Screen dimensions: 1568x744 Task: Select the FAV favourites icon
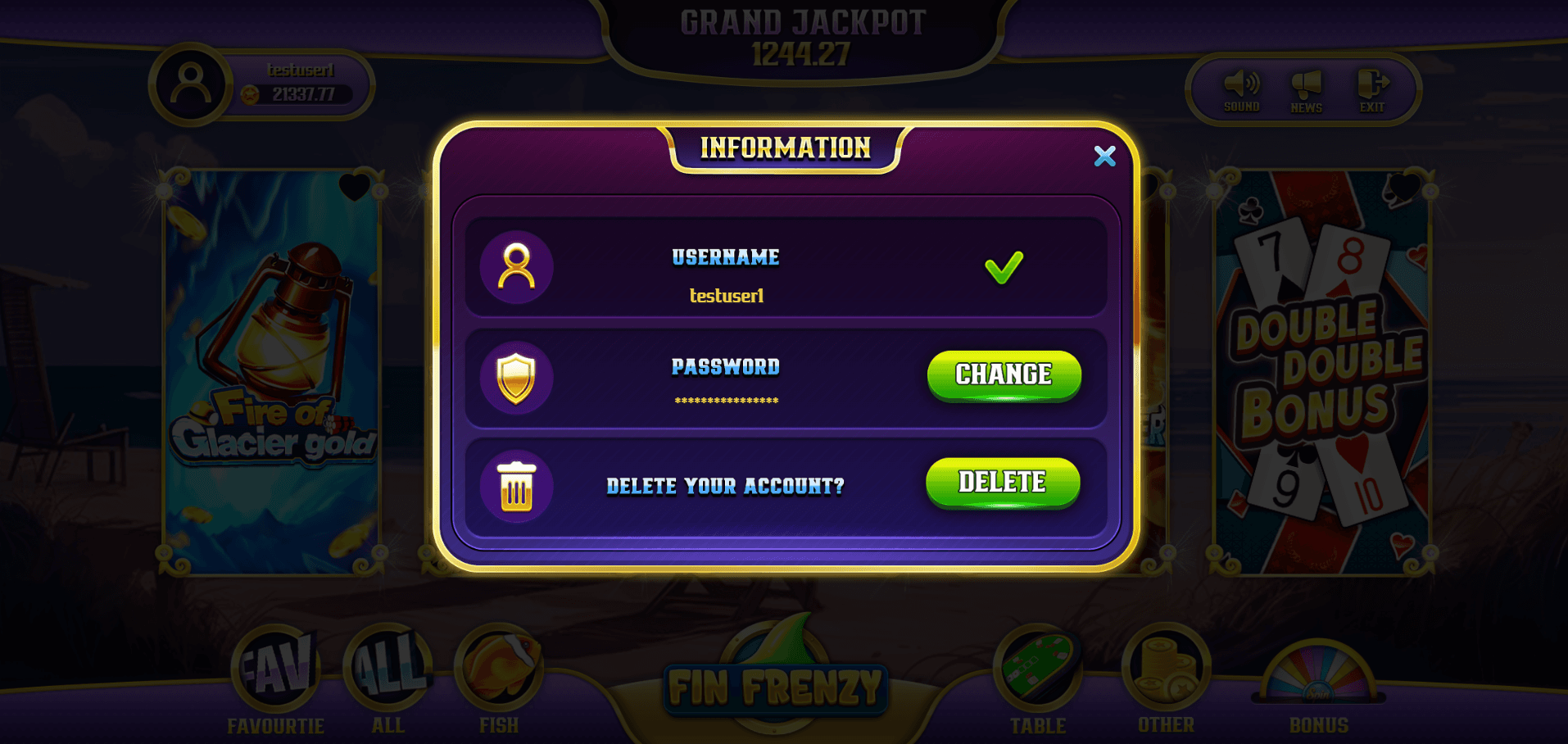(x=277, y=668)
